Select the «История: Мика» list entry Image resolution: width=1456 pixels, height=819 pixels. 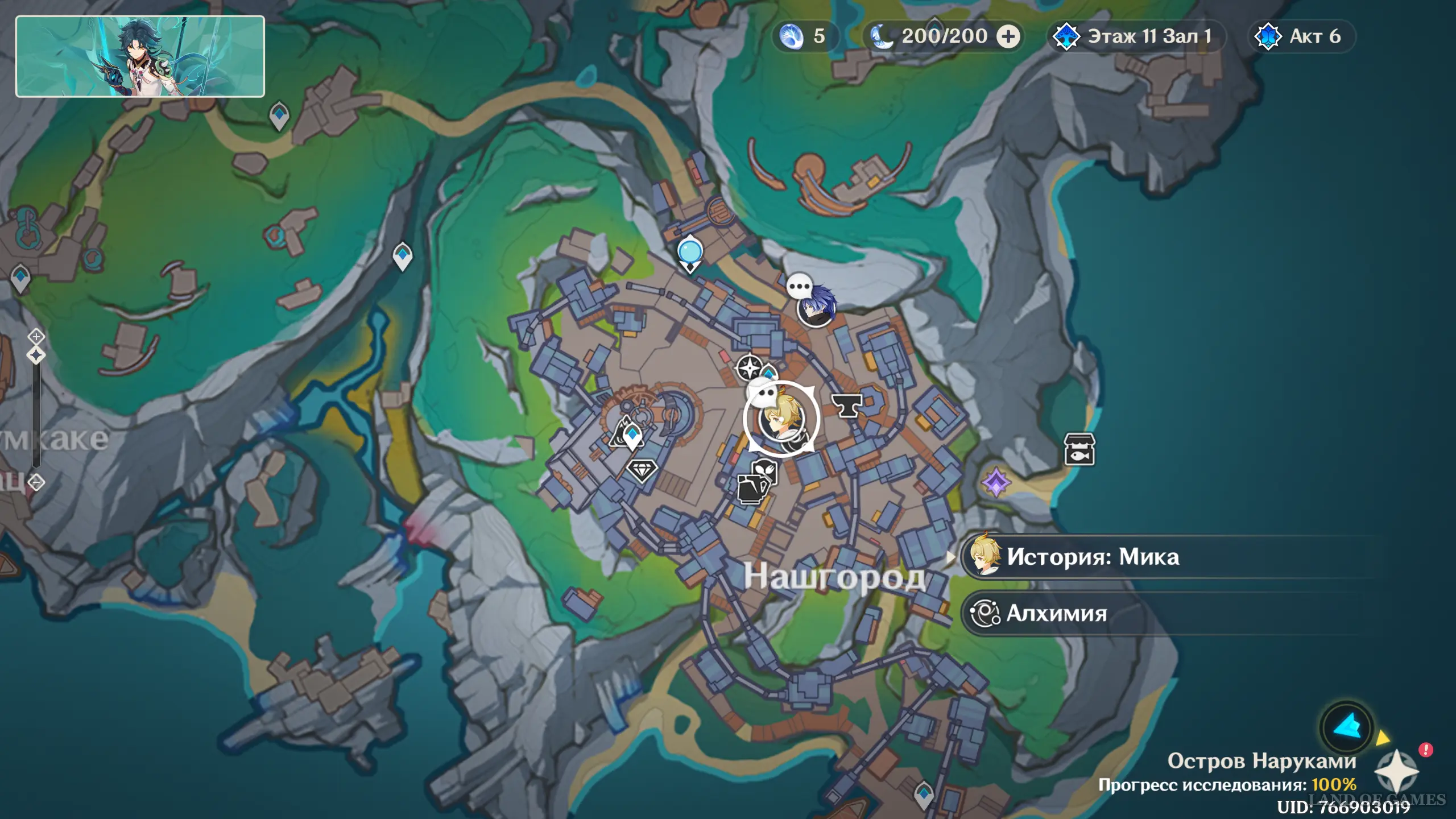(x=1092, y=557)
